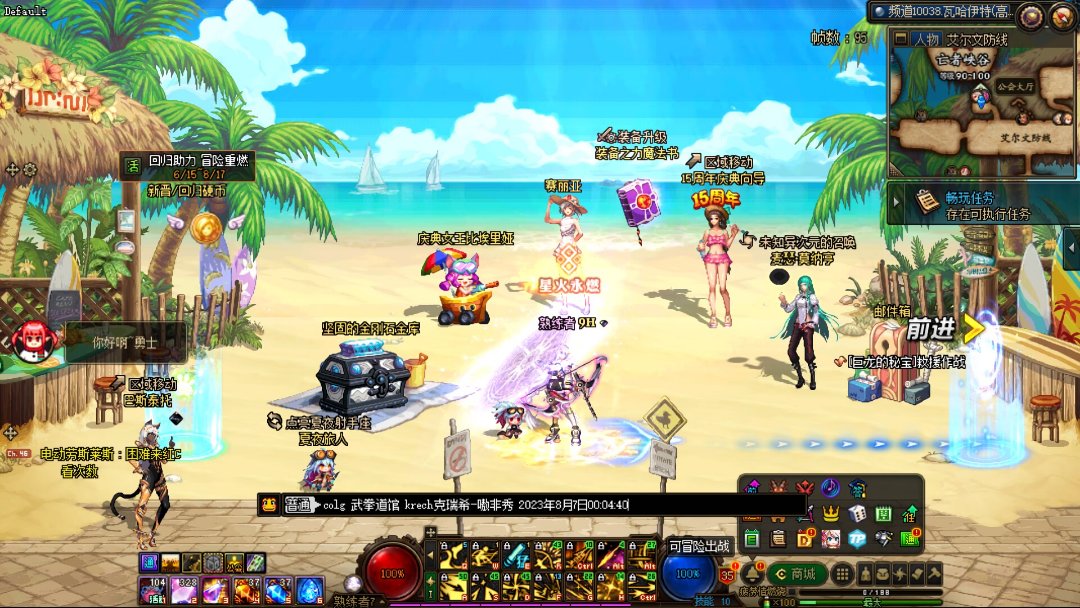Open the music note icon
The width and height of the screenshot is (1080, 608).
(830, 488)
